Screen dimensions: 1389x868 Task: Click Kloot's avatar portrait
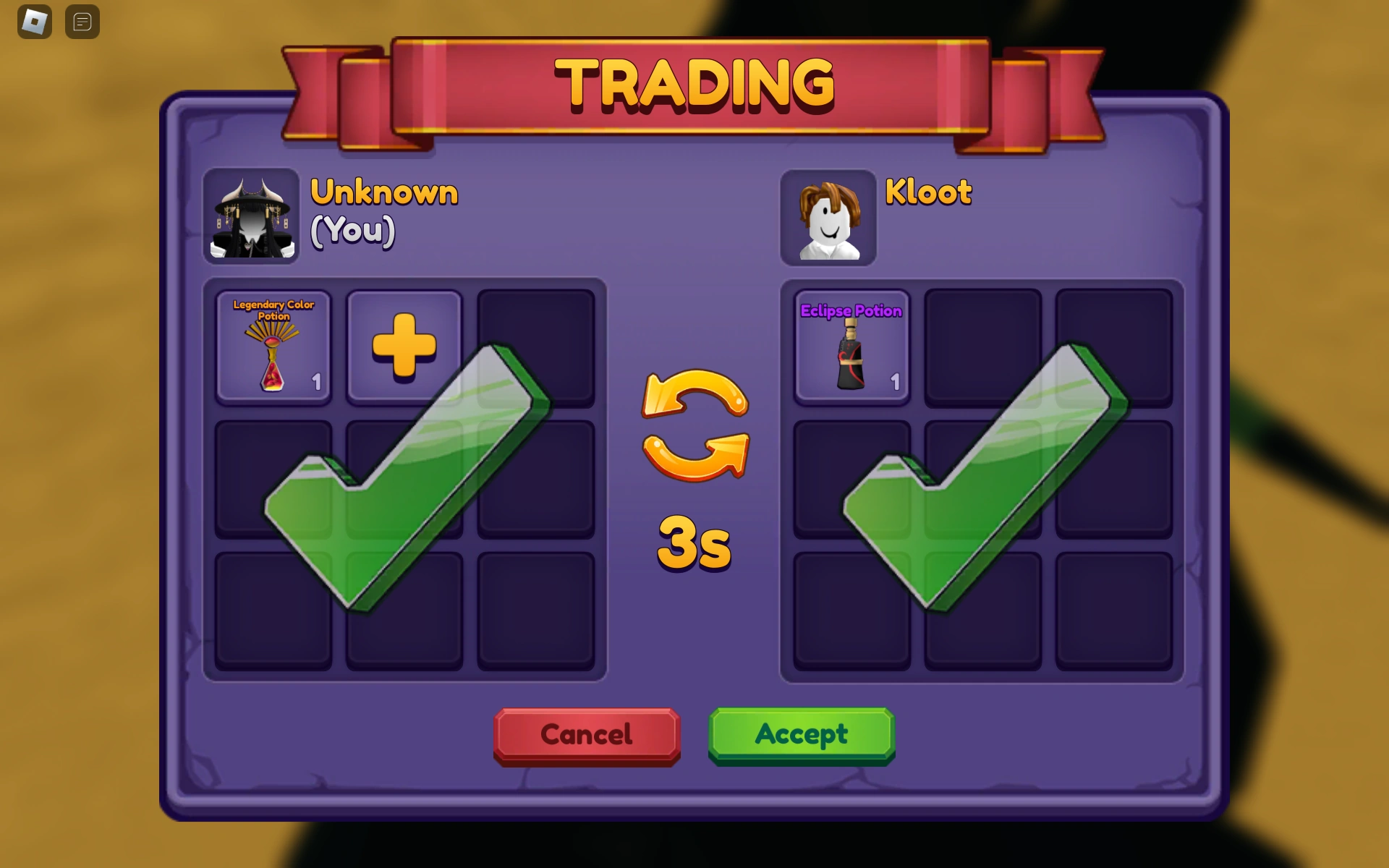pos(828,216)
